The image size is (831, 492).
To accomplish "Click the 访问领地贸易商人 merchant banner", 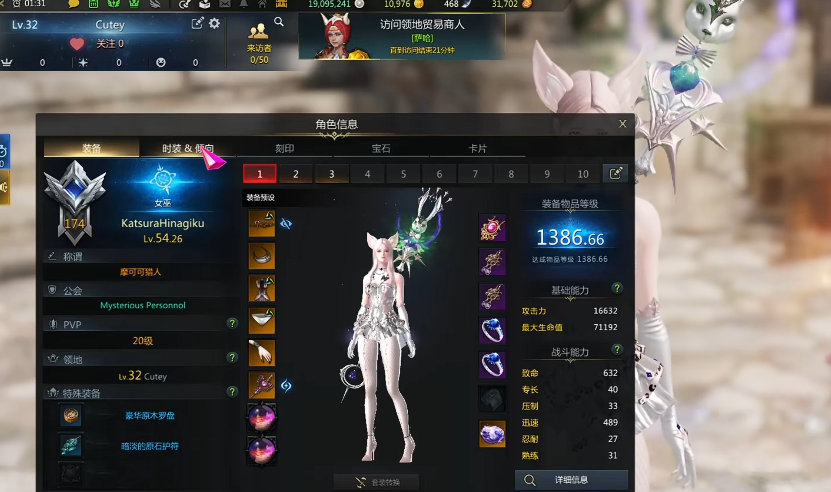I will pos(400,36).
